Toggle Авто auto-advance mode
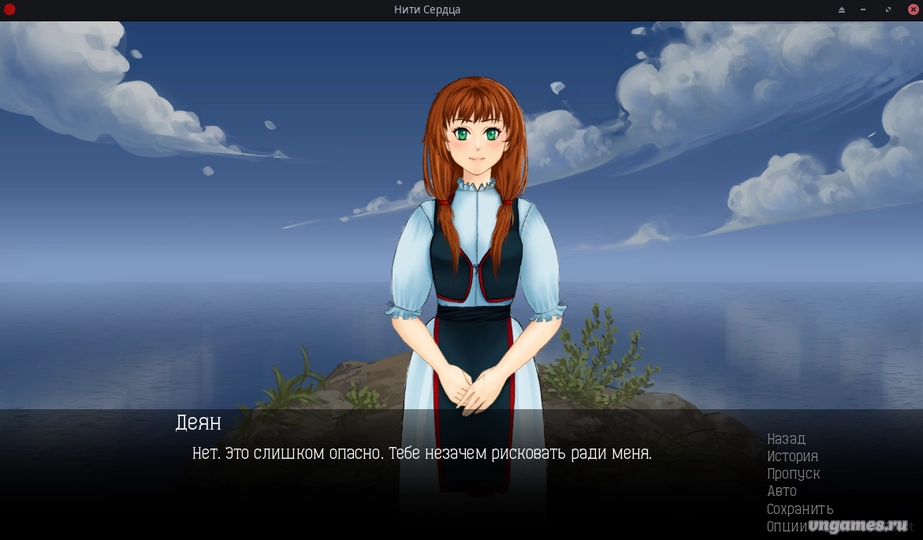Viewport: 923px width, 540px height. (x=781, y=491)
